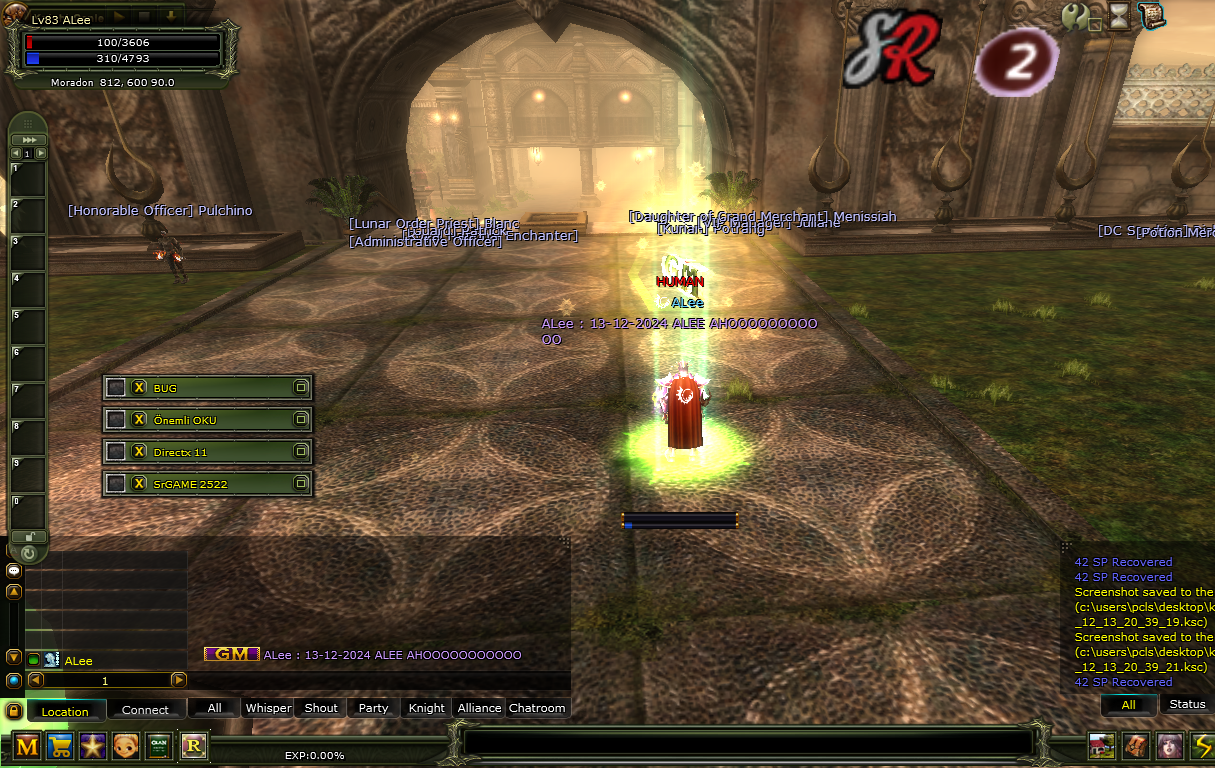Close the Directx 11 notice
This screenshot has height=768, width=1215.
[x=140, y=452]
